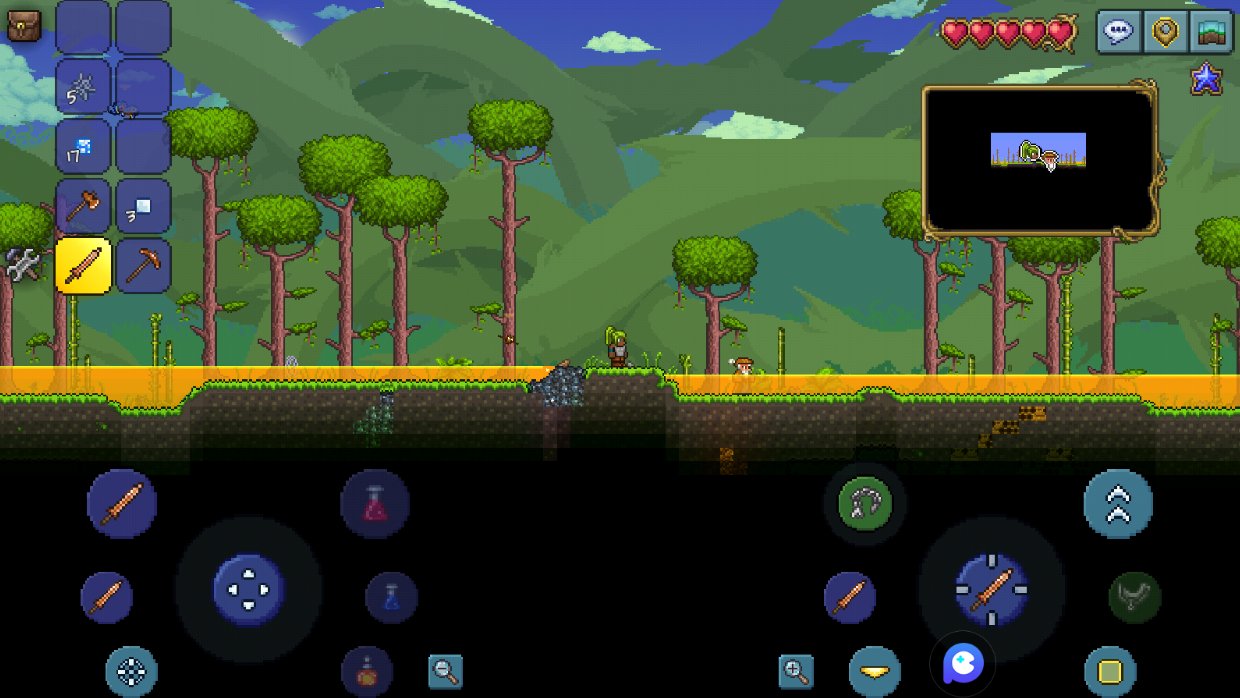Toggle the smart cursor crosshair button
This screenshot has height=698, width=1240.
(132, 671)
